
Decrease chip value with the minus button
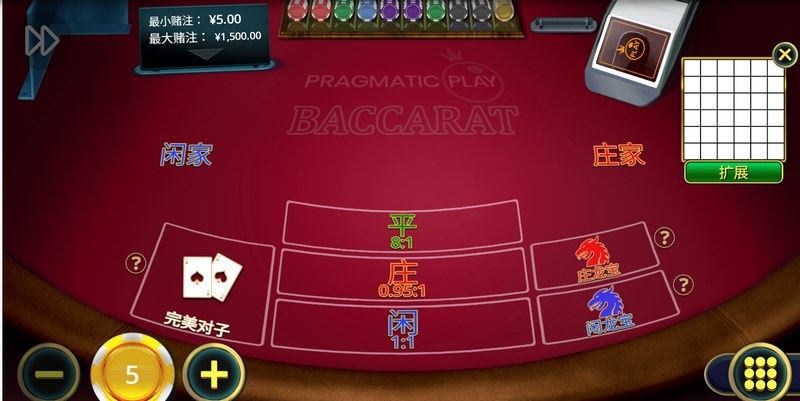click(47, 375)
